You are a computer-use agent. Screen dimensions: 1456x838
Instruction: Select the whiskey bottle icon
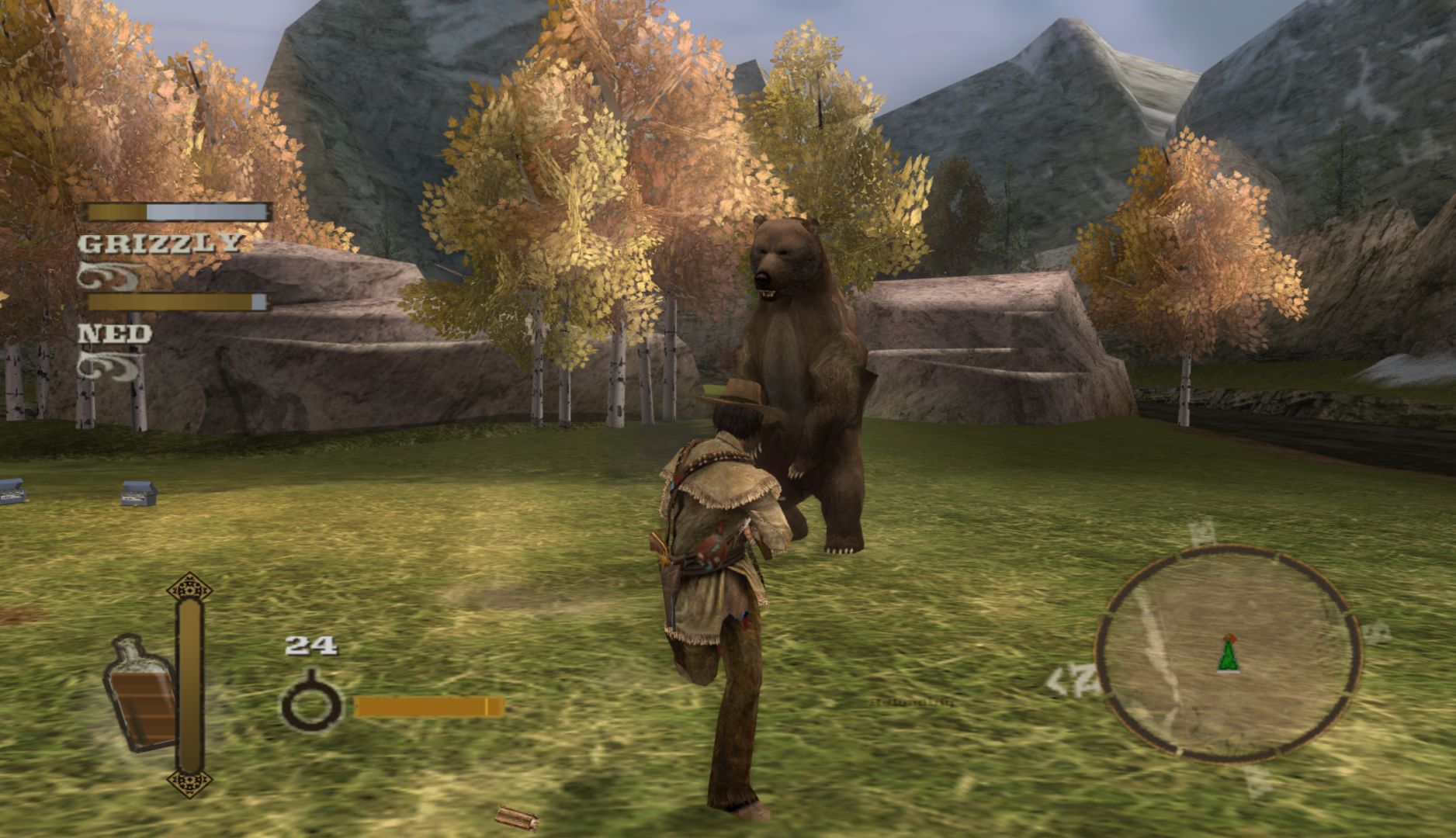click(x=140, y=693)
